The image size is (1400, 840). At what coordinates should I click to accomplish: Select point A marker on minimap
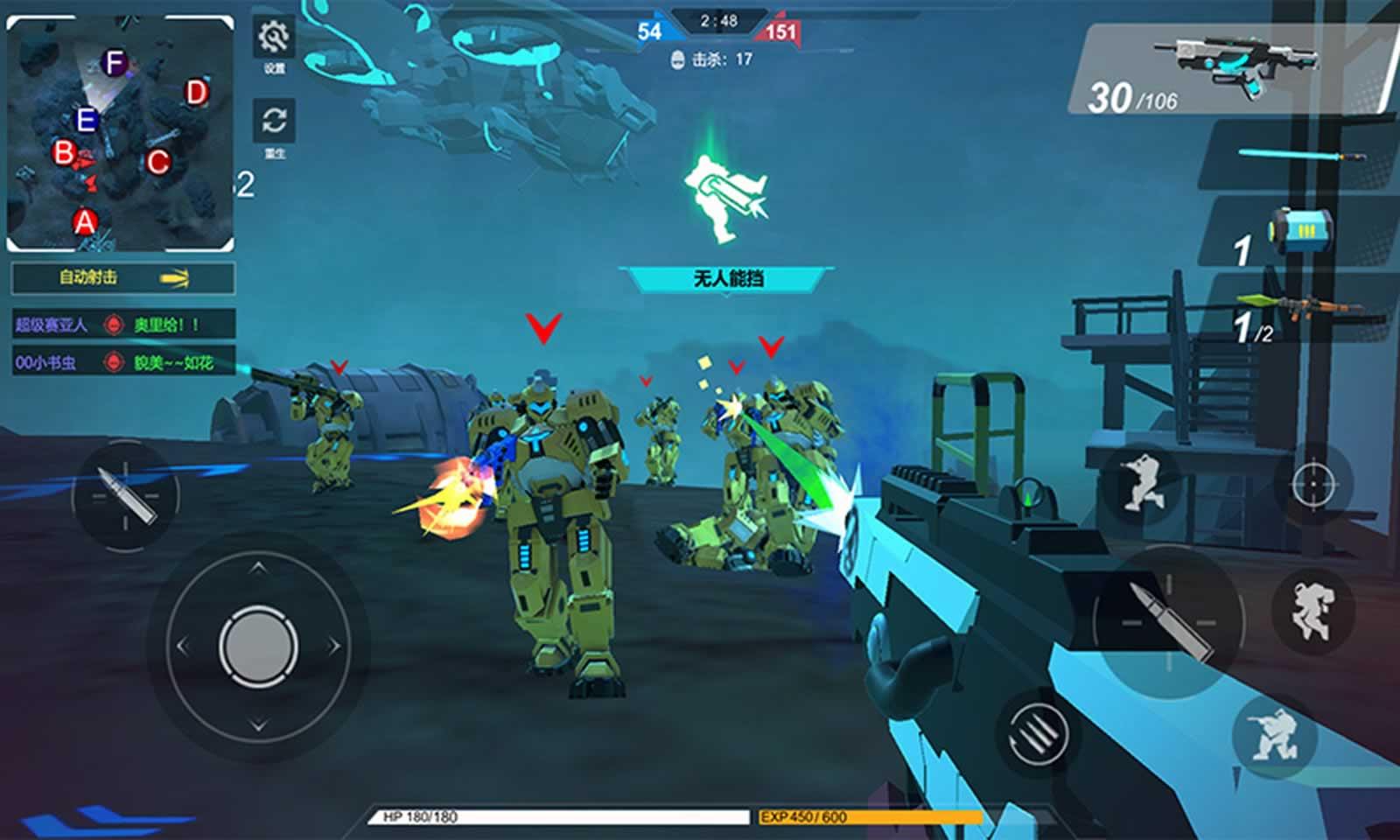(85, 222)
